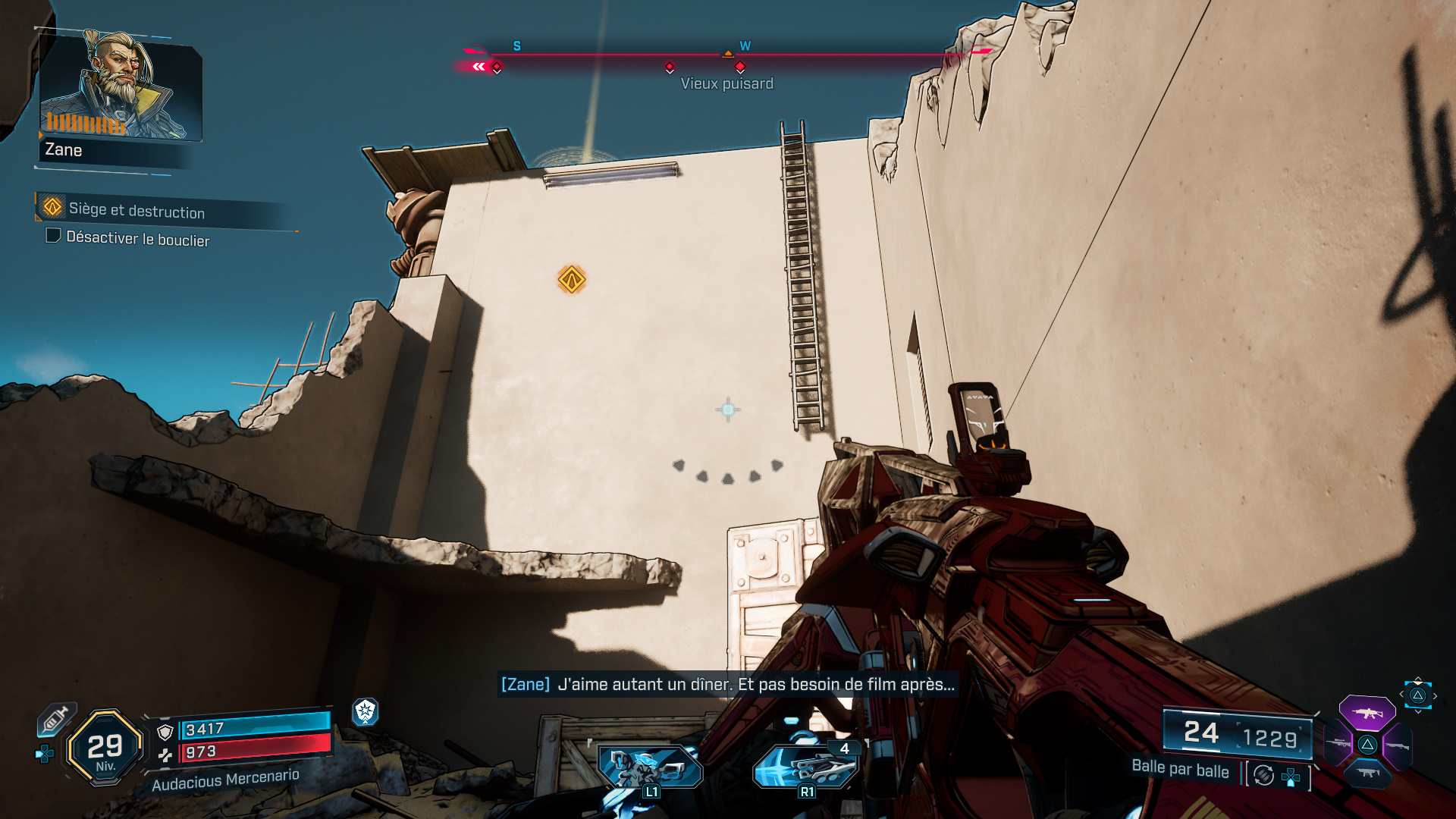Click the health icon beside 973
Screen dimensions: 1456x819
coord(166,755)
